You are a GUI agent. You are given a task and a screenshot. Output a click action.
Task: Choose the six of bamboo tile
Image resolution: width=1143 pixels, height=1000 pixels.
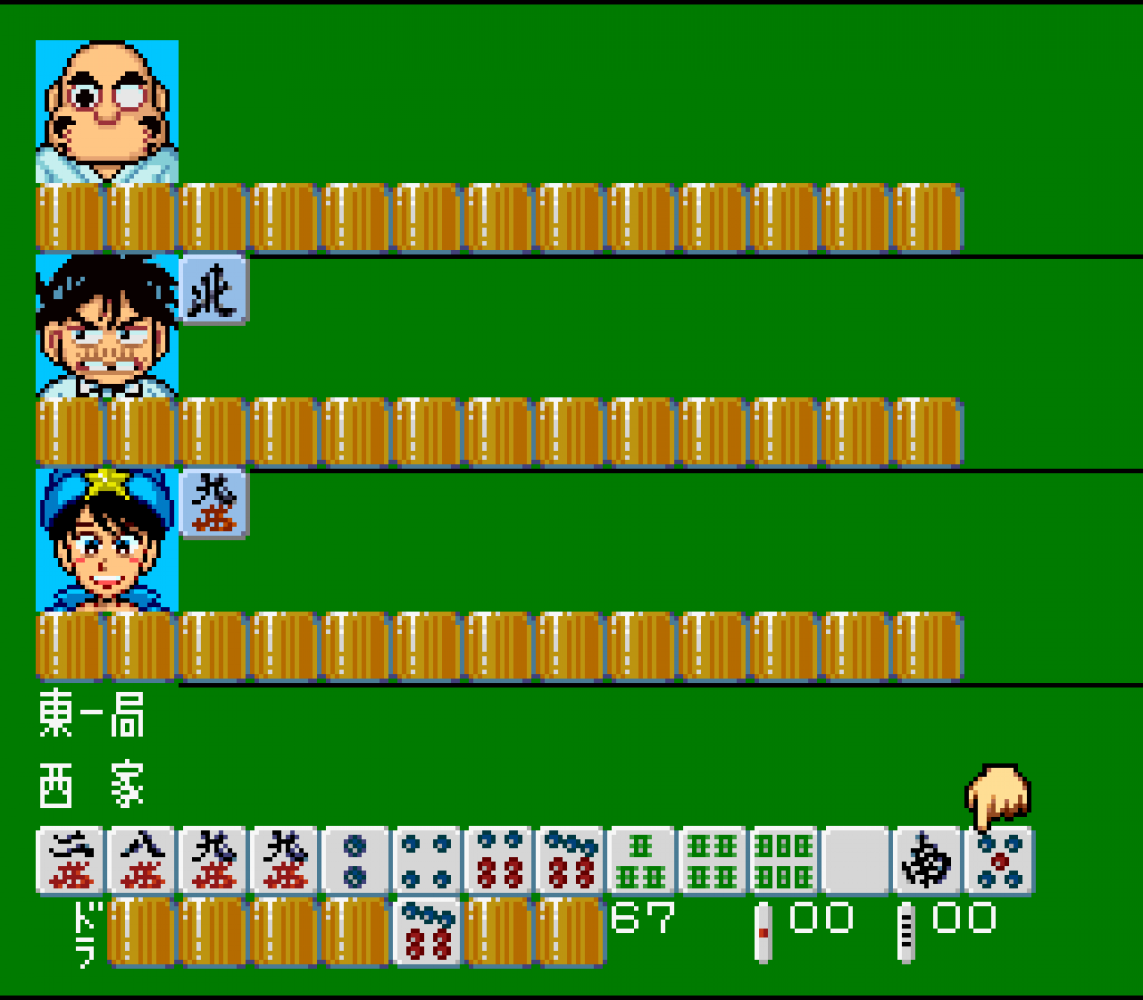coord(785,860)
